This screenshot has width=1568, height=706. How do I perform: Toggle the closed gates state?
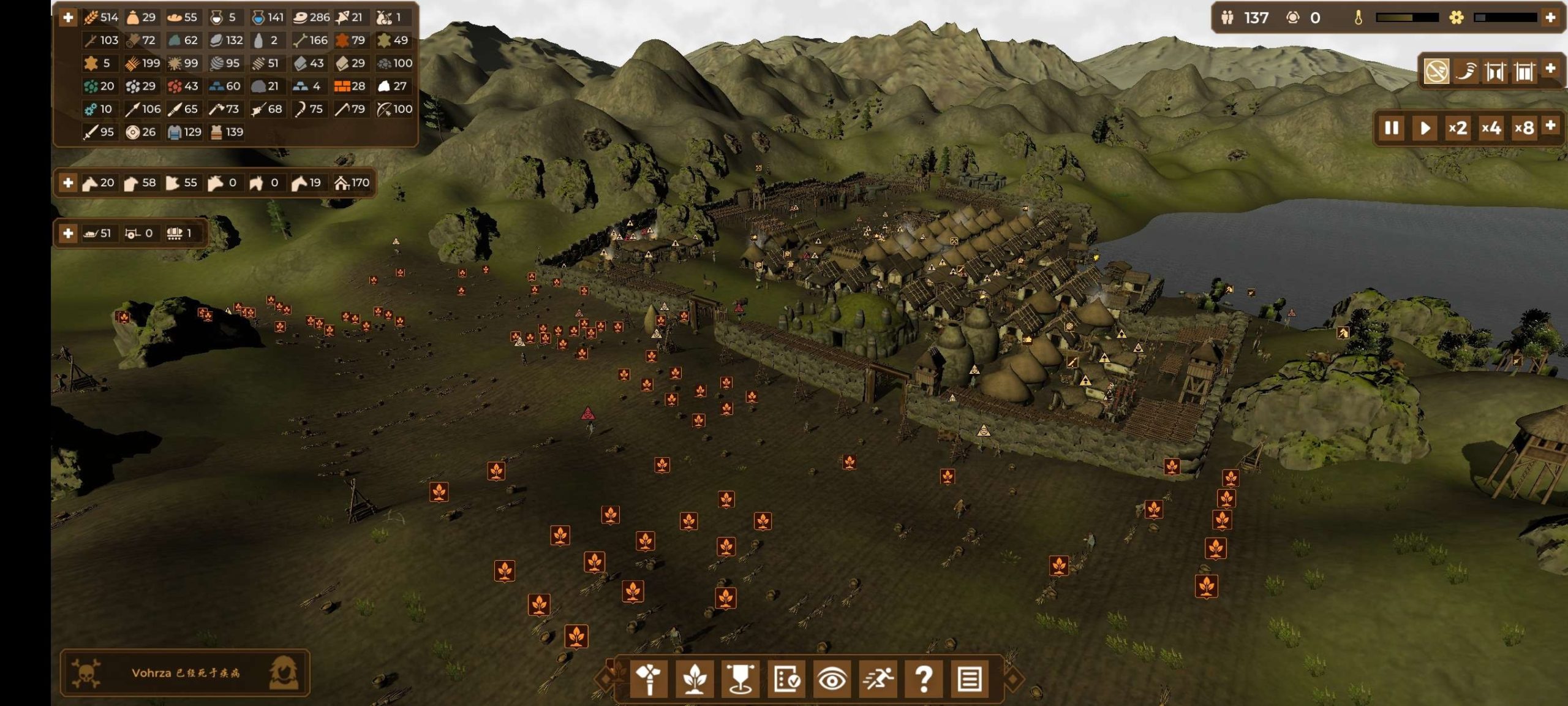(1523, 72)
